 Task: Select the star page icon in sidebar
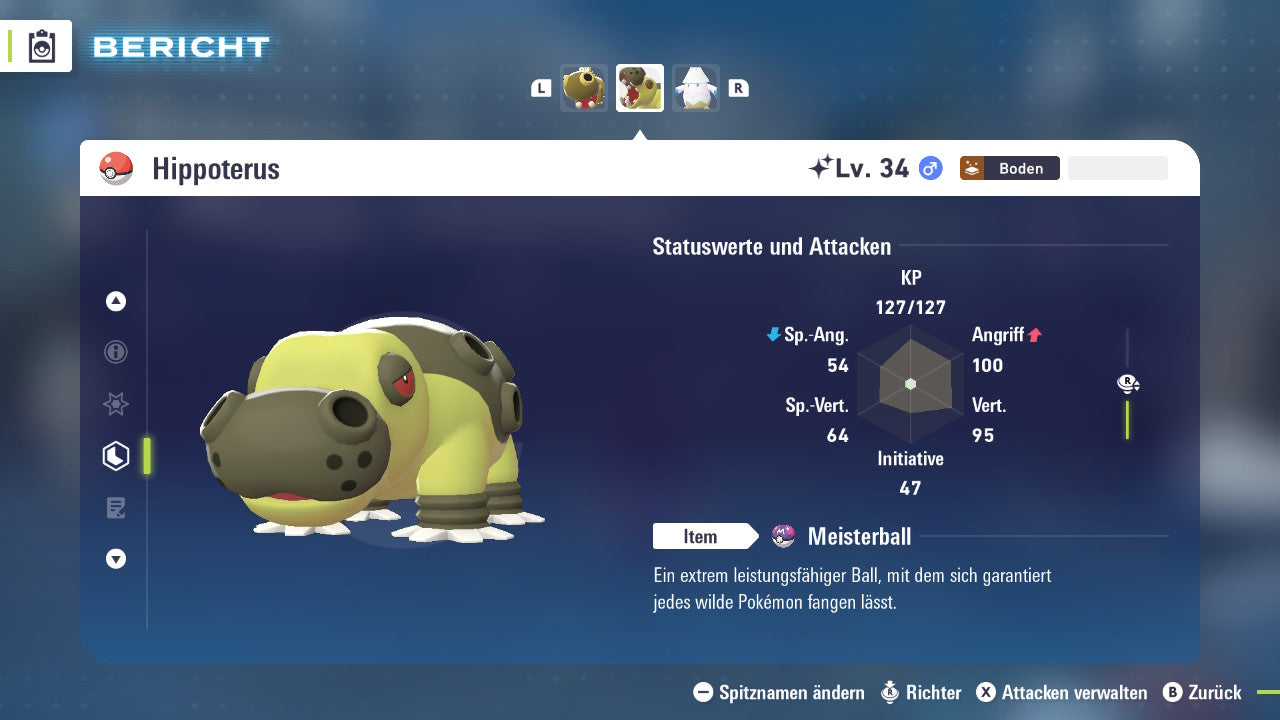pyautogui.click(x=115, y=404)
